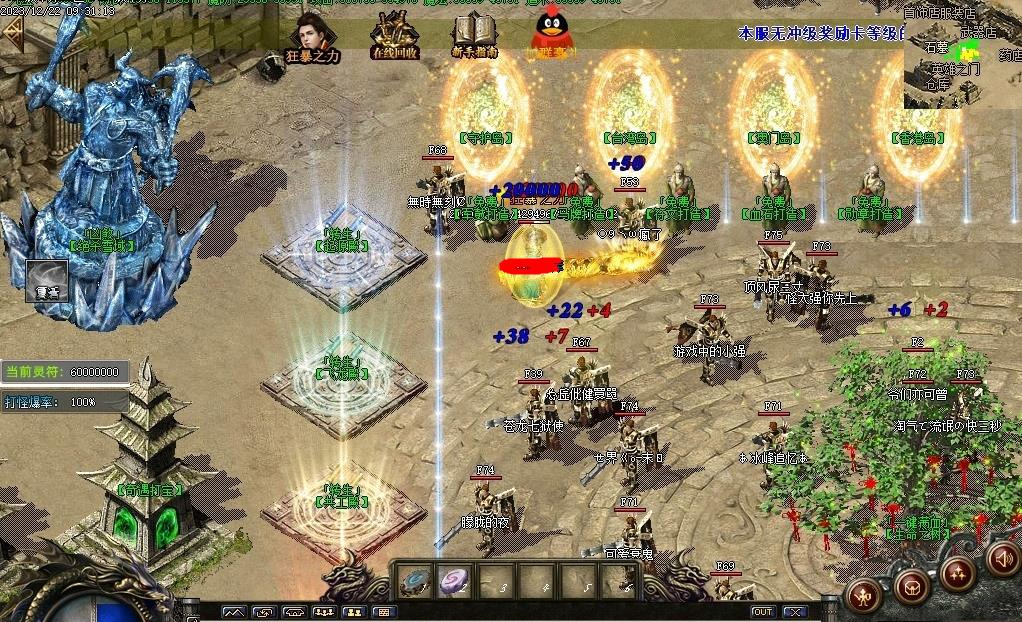Click the X button beside OUT
The height and width of the screenshot is (622, 1022).
pyautogui.click(x=794, y=611)
